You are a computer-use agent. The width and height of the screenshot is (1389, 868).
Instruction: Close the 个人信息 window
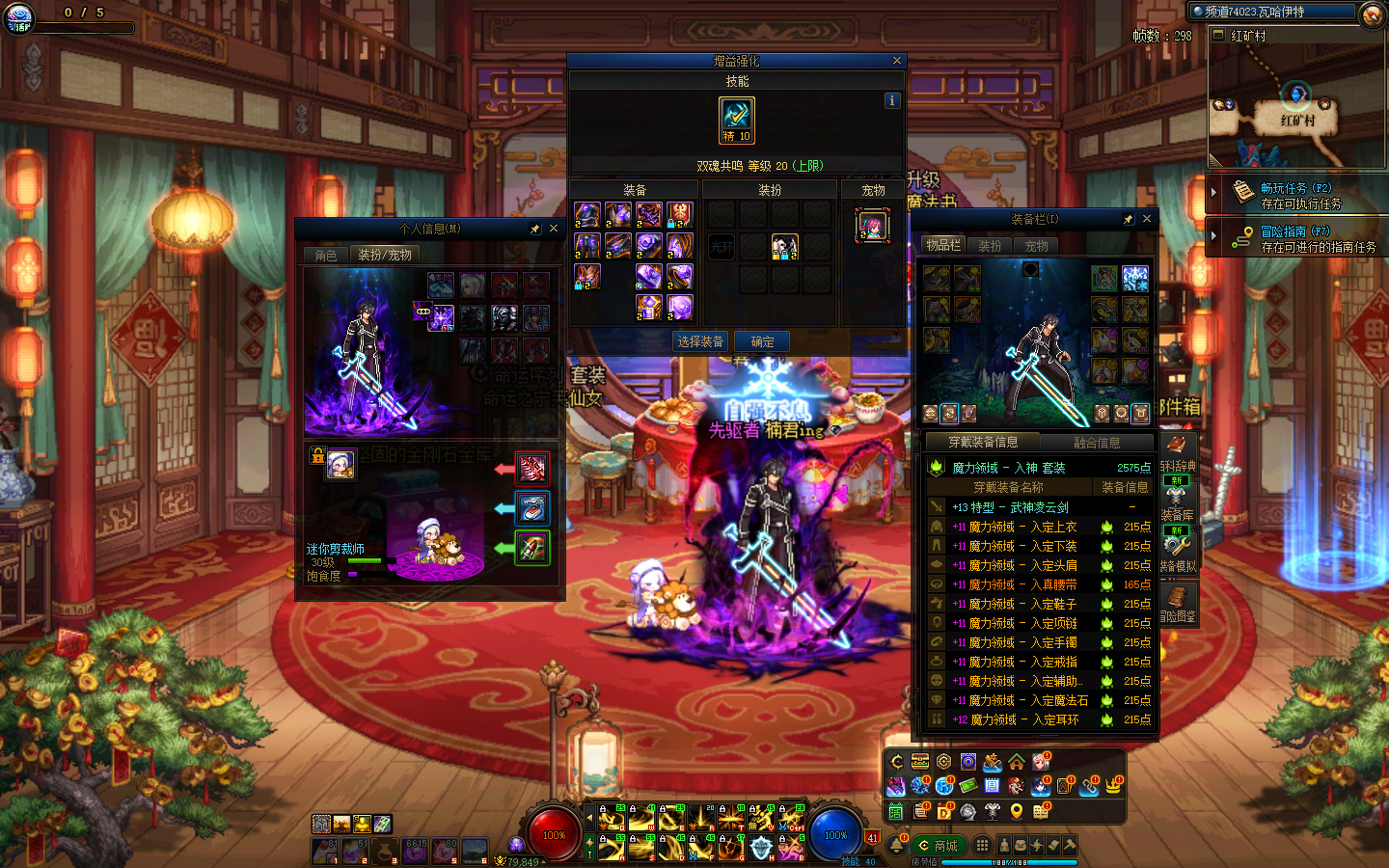coord(554,229)
